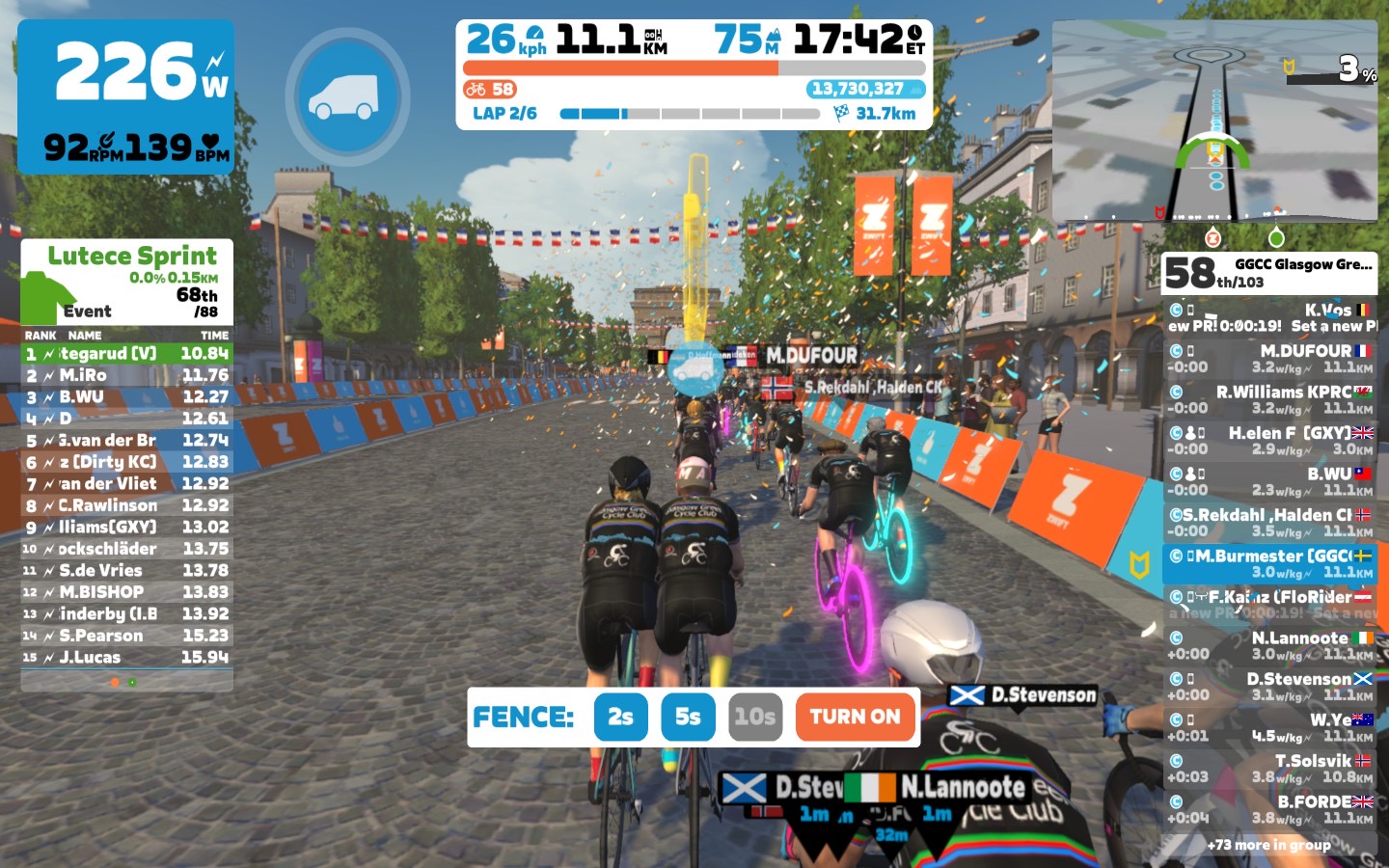Open the minimap
Screen dimensions: 1389x868
click(x=1213, y=121)
